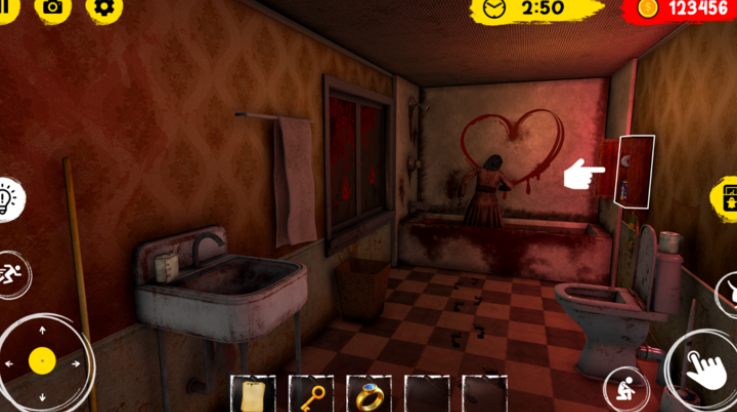This screenshot has width=737, height=412.
Task: Tap the lightbulb hint button
Action: tap(10, 198)
